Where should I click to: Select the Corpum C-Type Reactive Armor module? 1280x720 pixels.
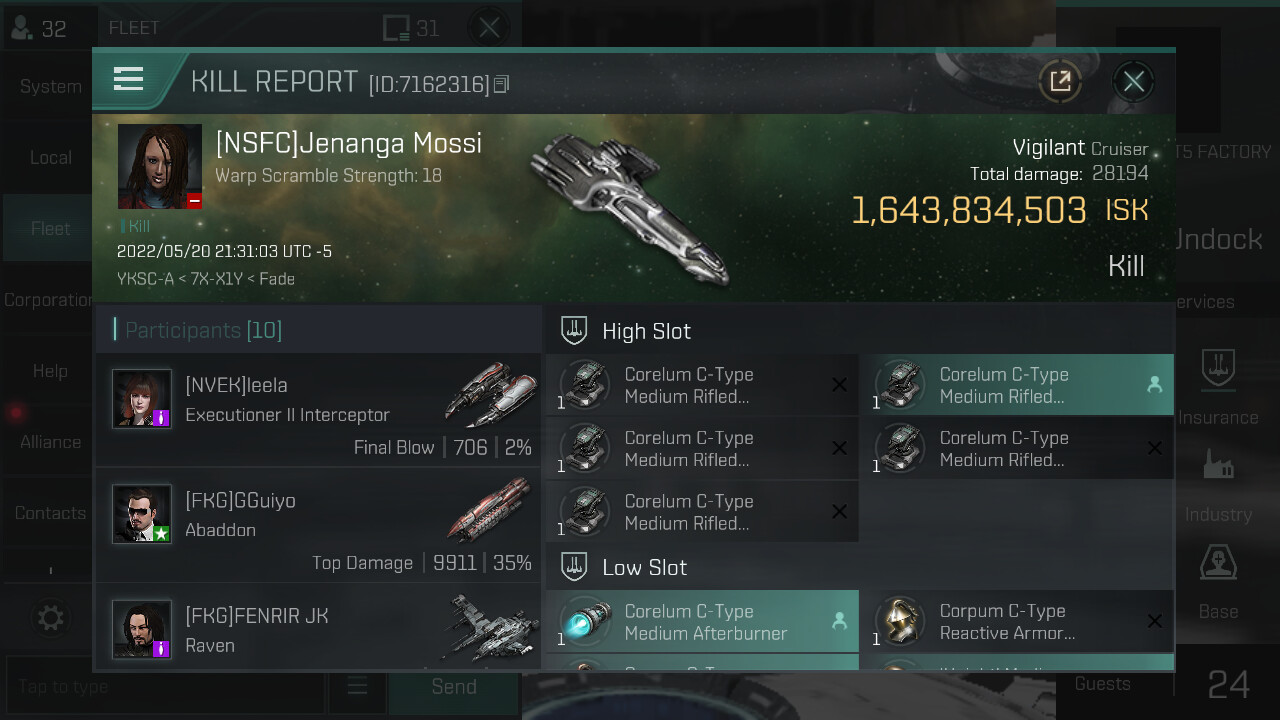(x=1017, y=622)
